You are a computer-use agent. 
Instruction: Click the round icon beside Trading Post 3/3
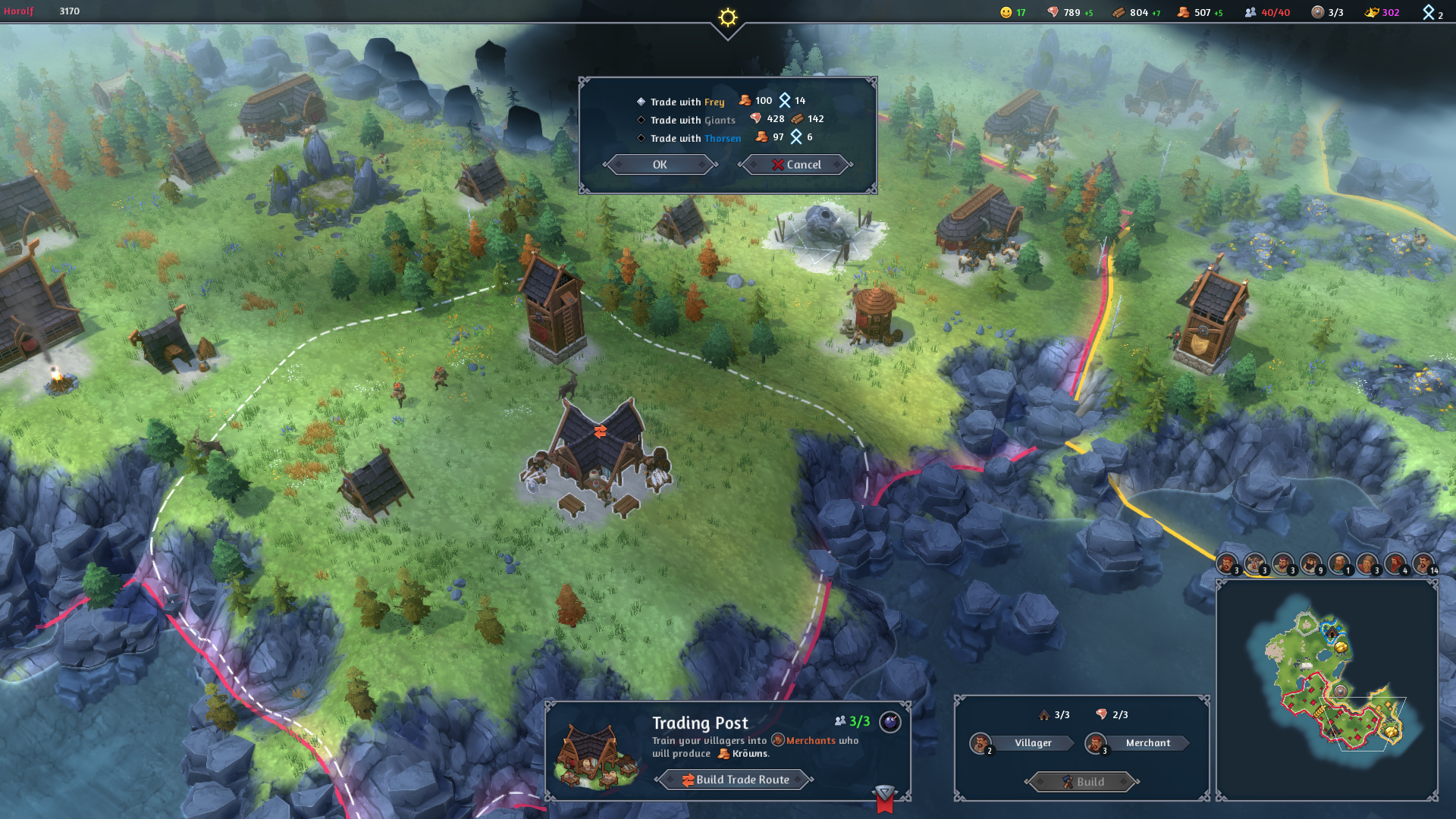(x=890, y=722)
